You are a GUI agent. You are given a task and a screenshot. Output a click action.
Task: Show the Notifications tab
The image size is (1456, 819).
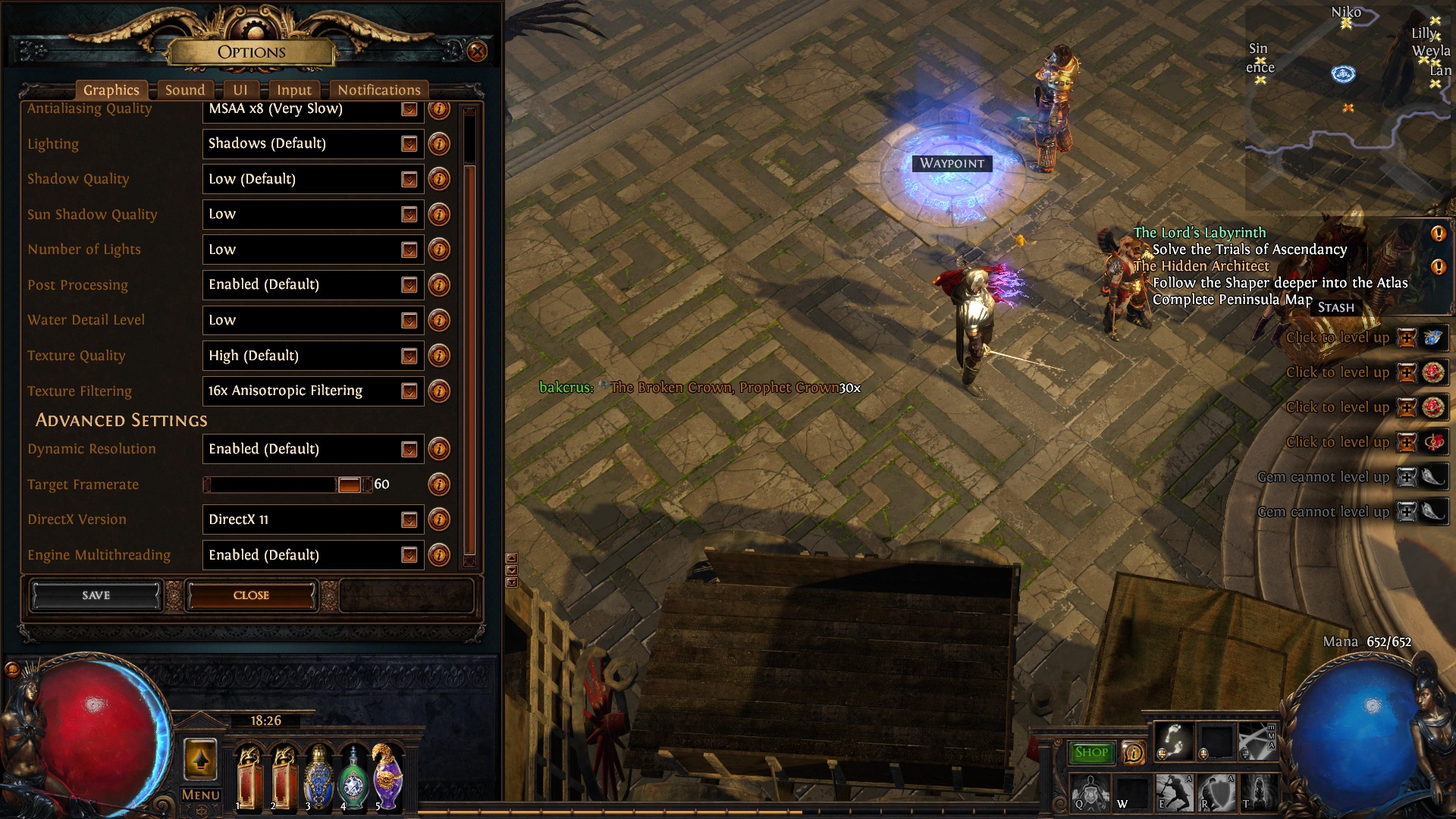(378, 90)
